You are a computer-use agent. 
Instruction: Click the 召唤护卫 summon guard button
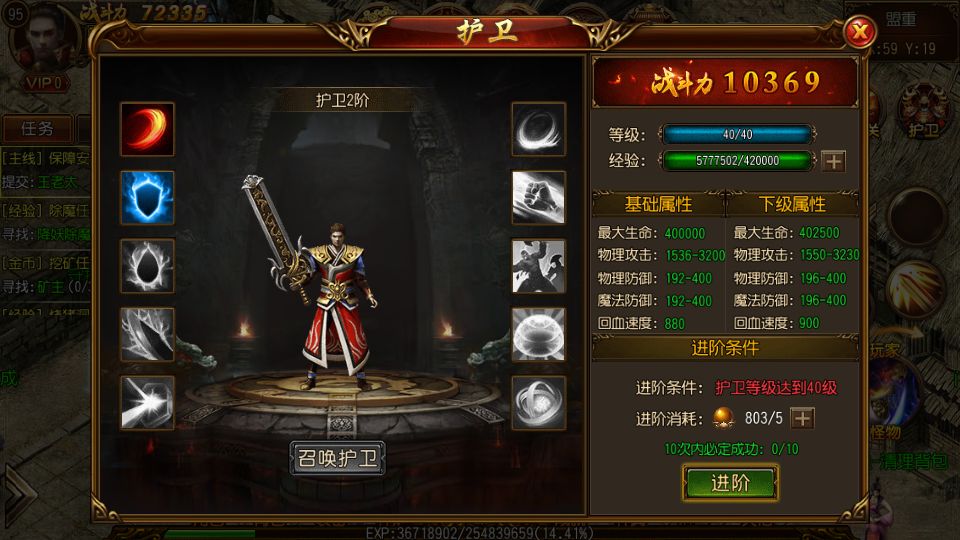(x=337, y=459)
